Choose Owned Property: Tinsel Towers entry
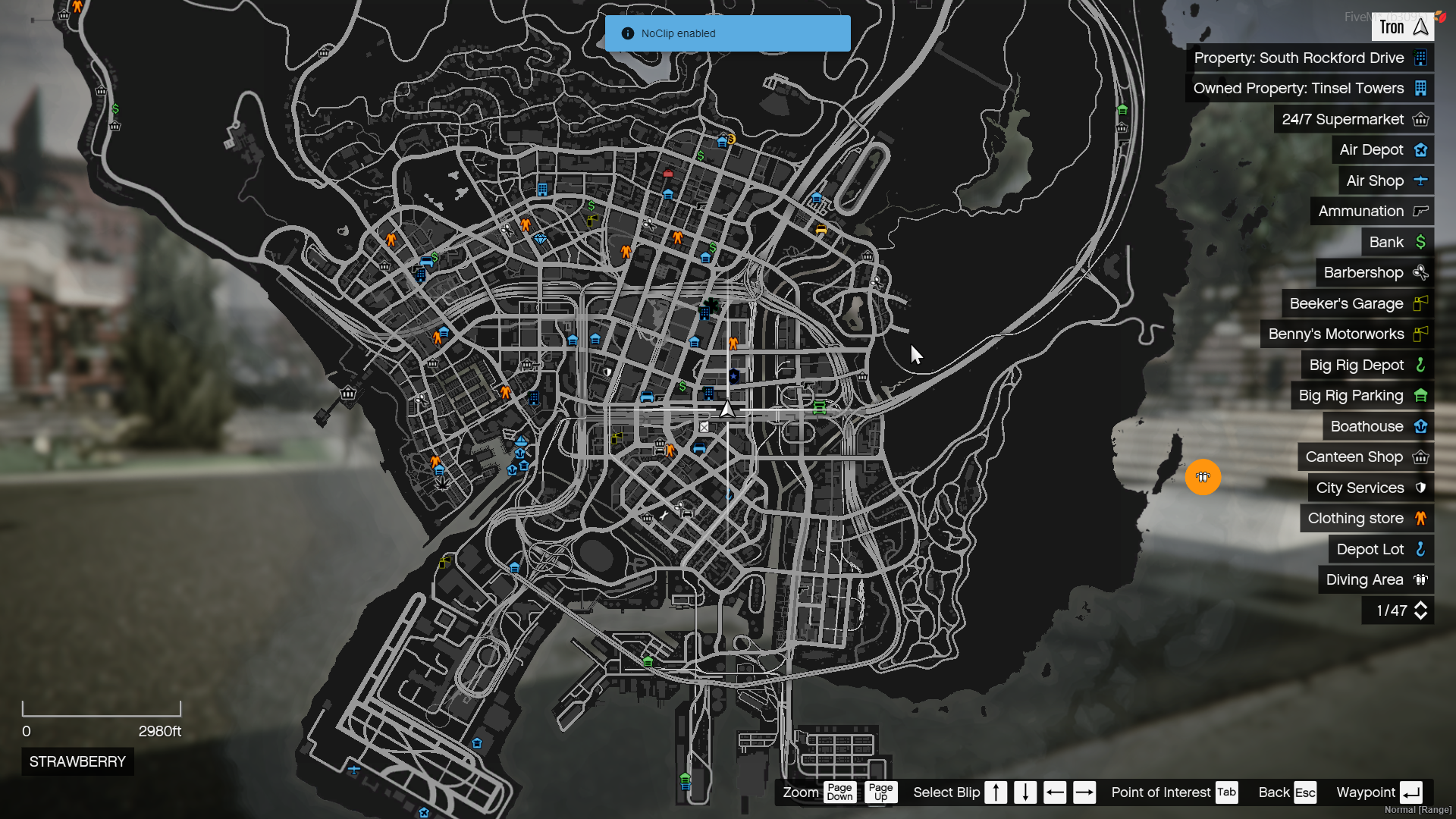1456x819 pixels. point(1310,89)
